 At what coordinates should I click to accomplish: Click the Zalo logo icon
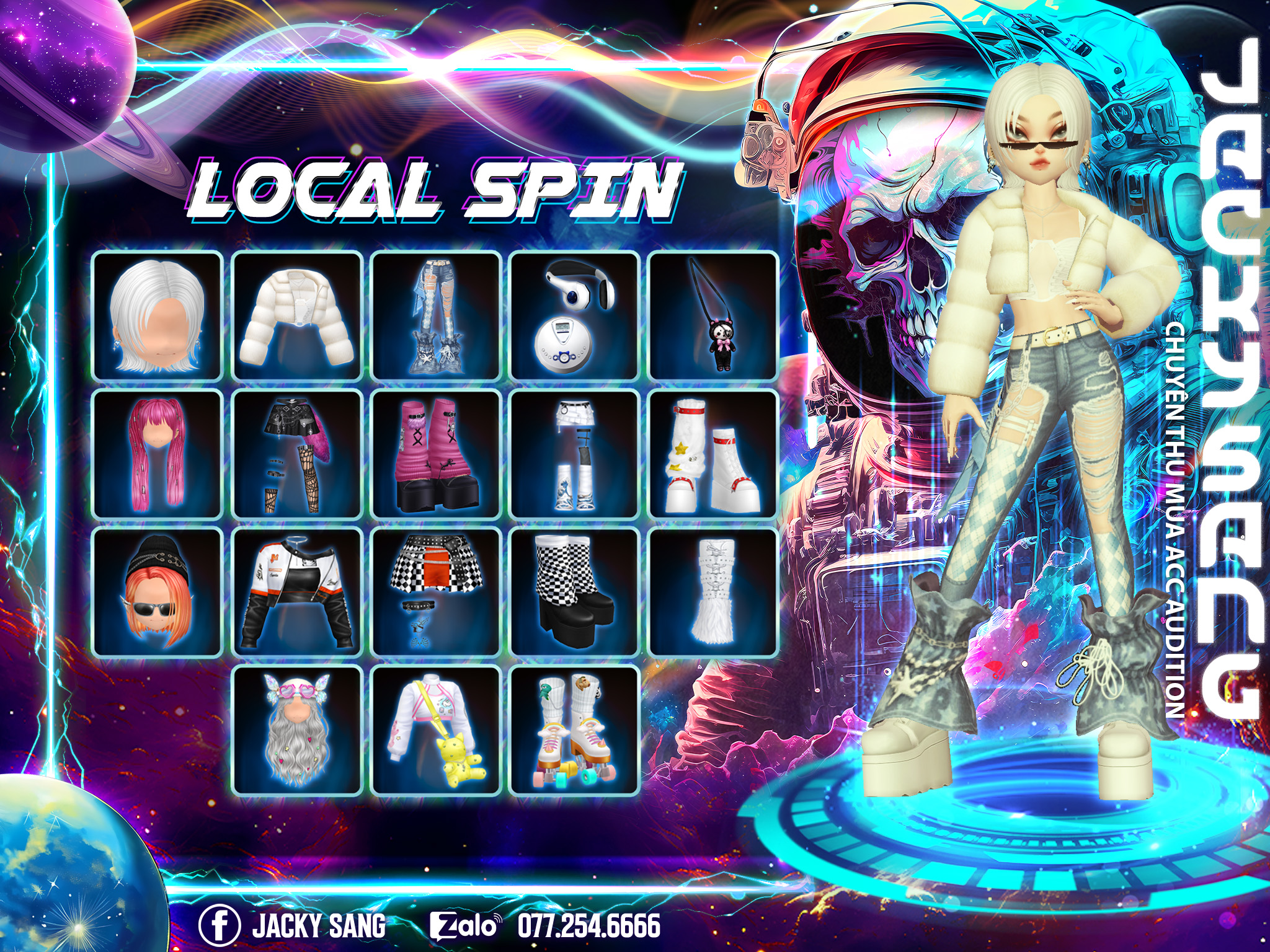[464, 926]
